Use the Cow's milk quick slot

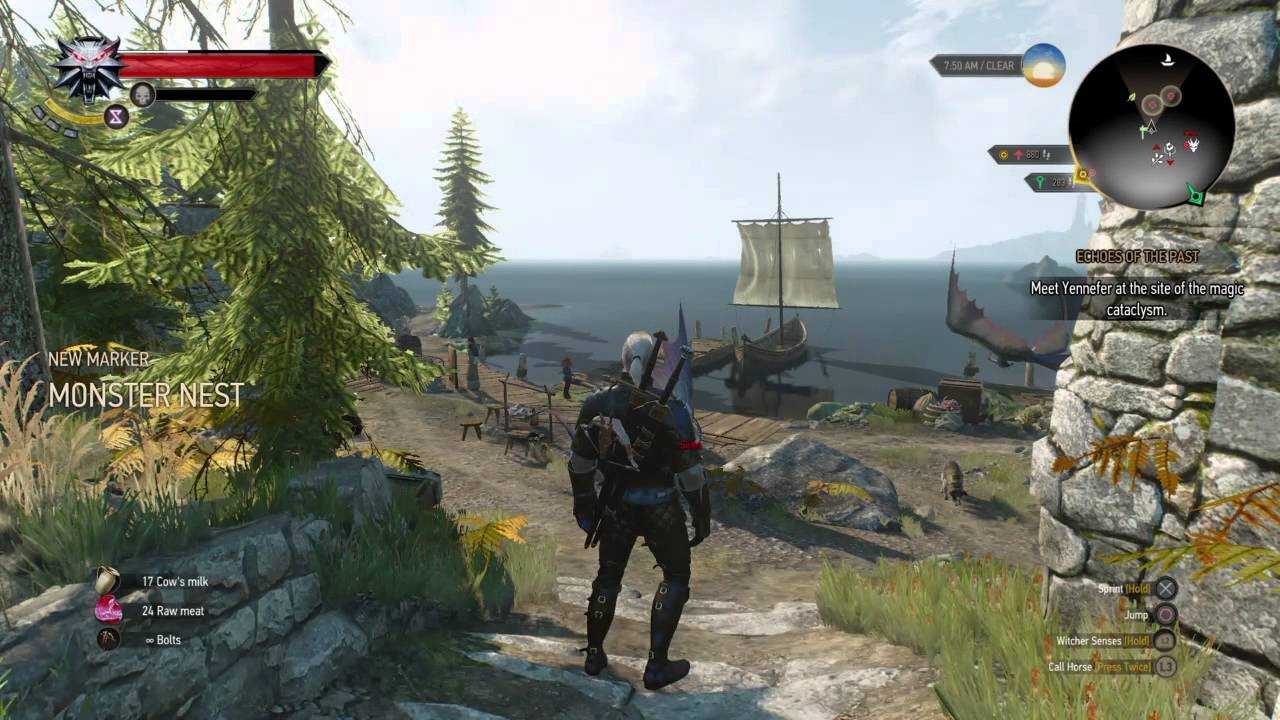coord(107,581)
